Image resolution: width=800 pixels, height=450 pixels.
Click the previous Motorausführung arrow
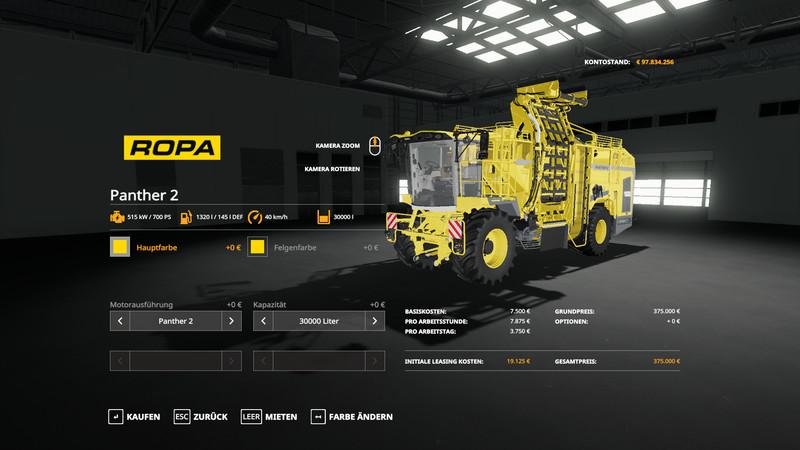click(120, 321)
